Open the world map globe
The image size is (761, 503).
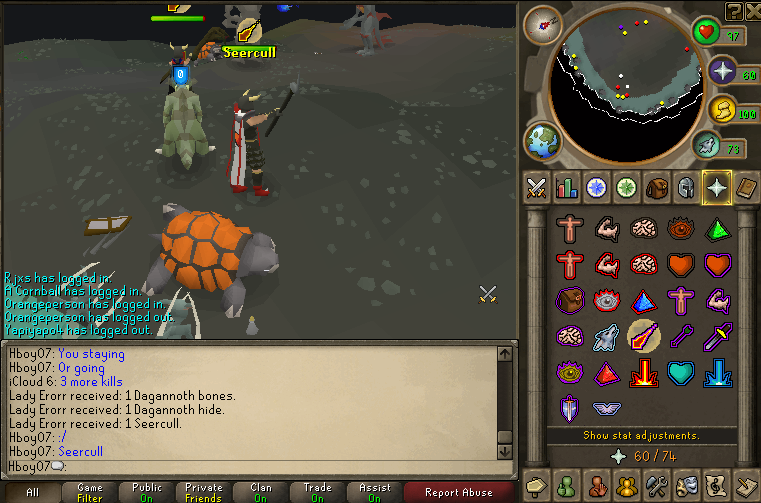(x=543, y=139)
